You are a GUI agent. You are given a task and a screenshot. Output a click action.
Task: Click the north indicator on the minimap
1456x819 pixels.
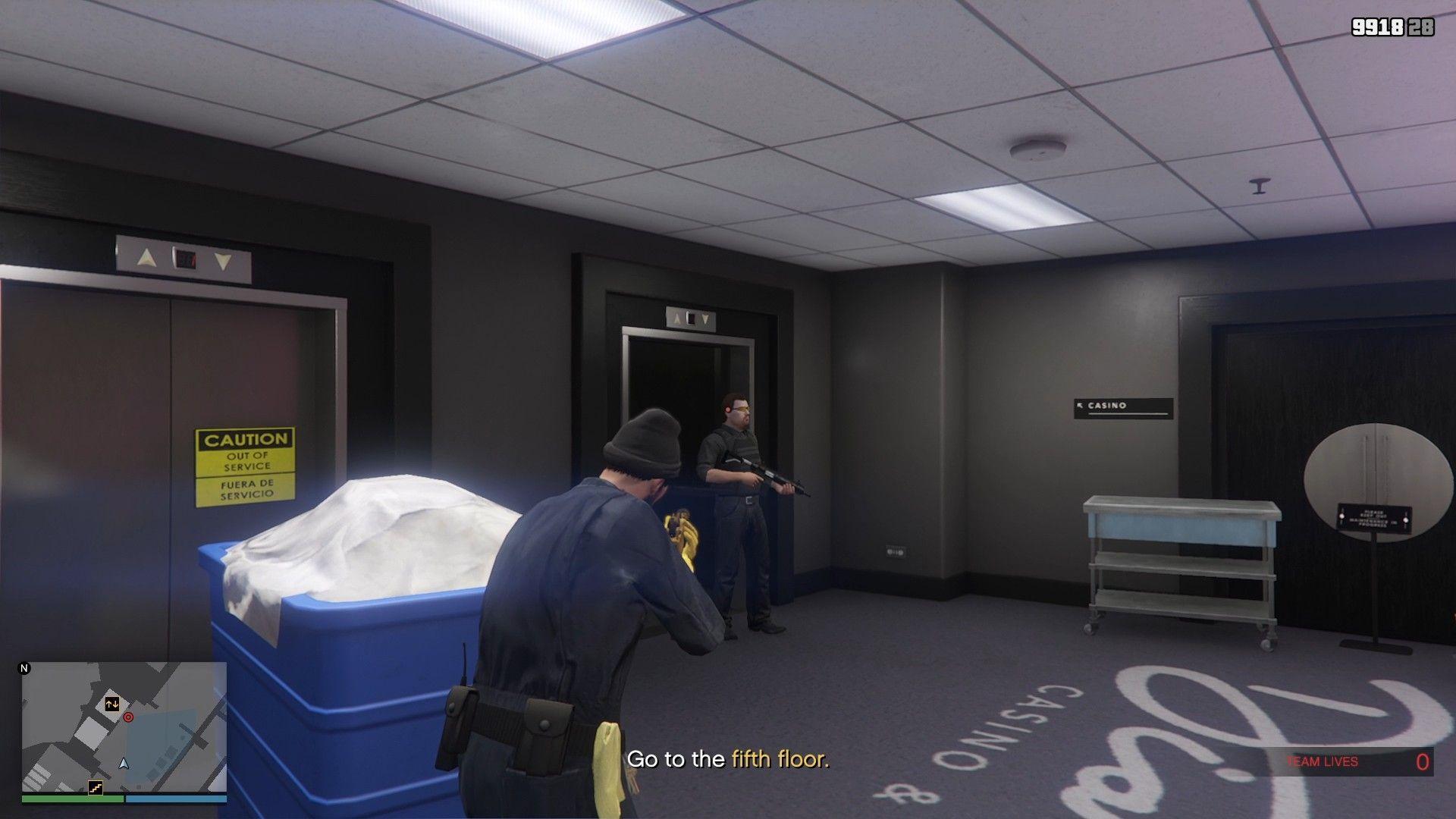coord(24,668)
